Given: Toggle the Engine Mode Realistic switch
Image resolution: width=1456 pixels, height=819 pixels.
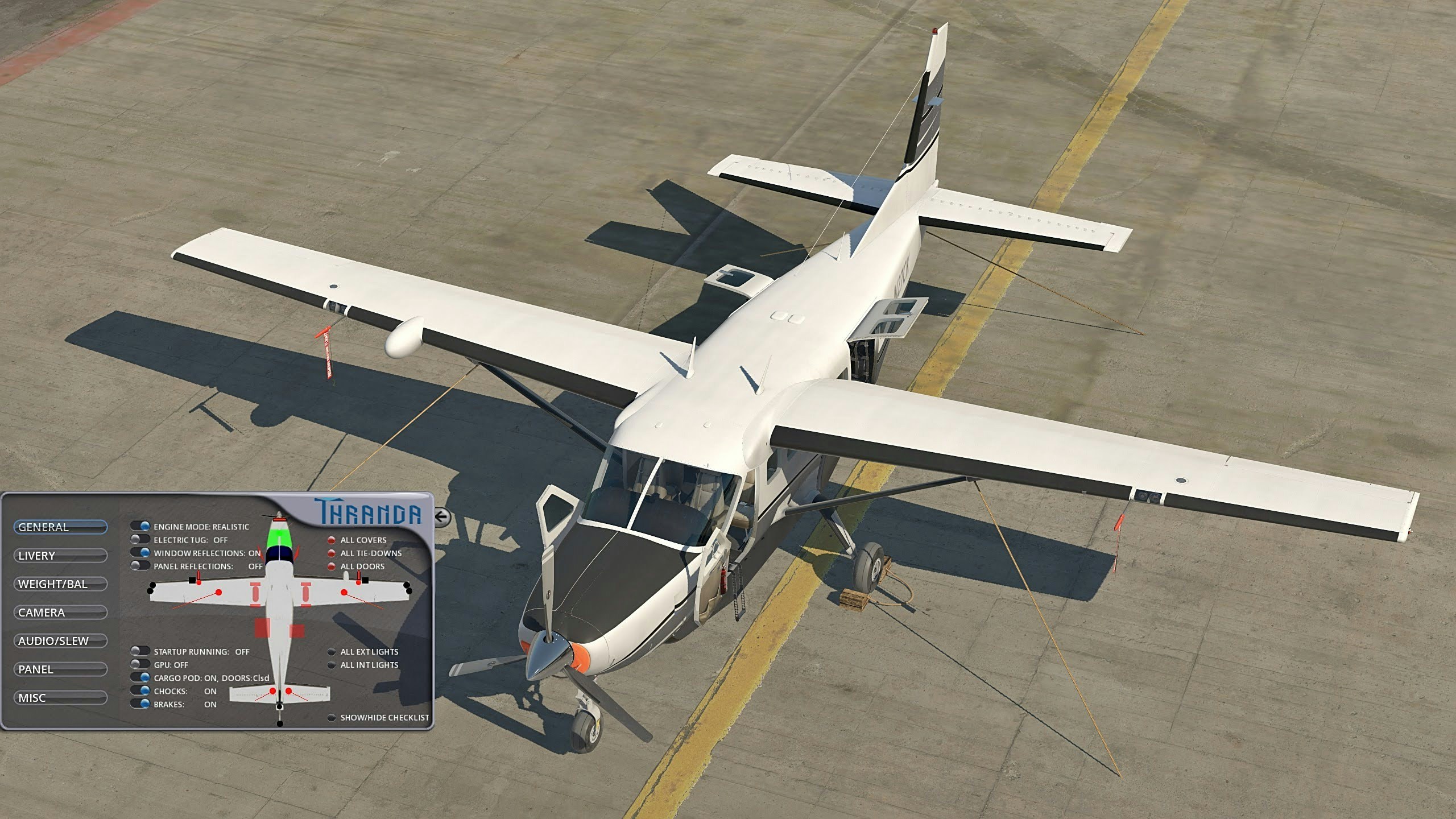Looking at the screenshot, I should coord(140,527).
